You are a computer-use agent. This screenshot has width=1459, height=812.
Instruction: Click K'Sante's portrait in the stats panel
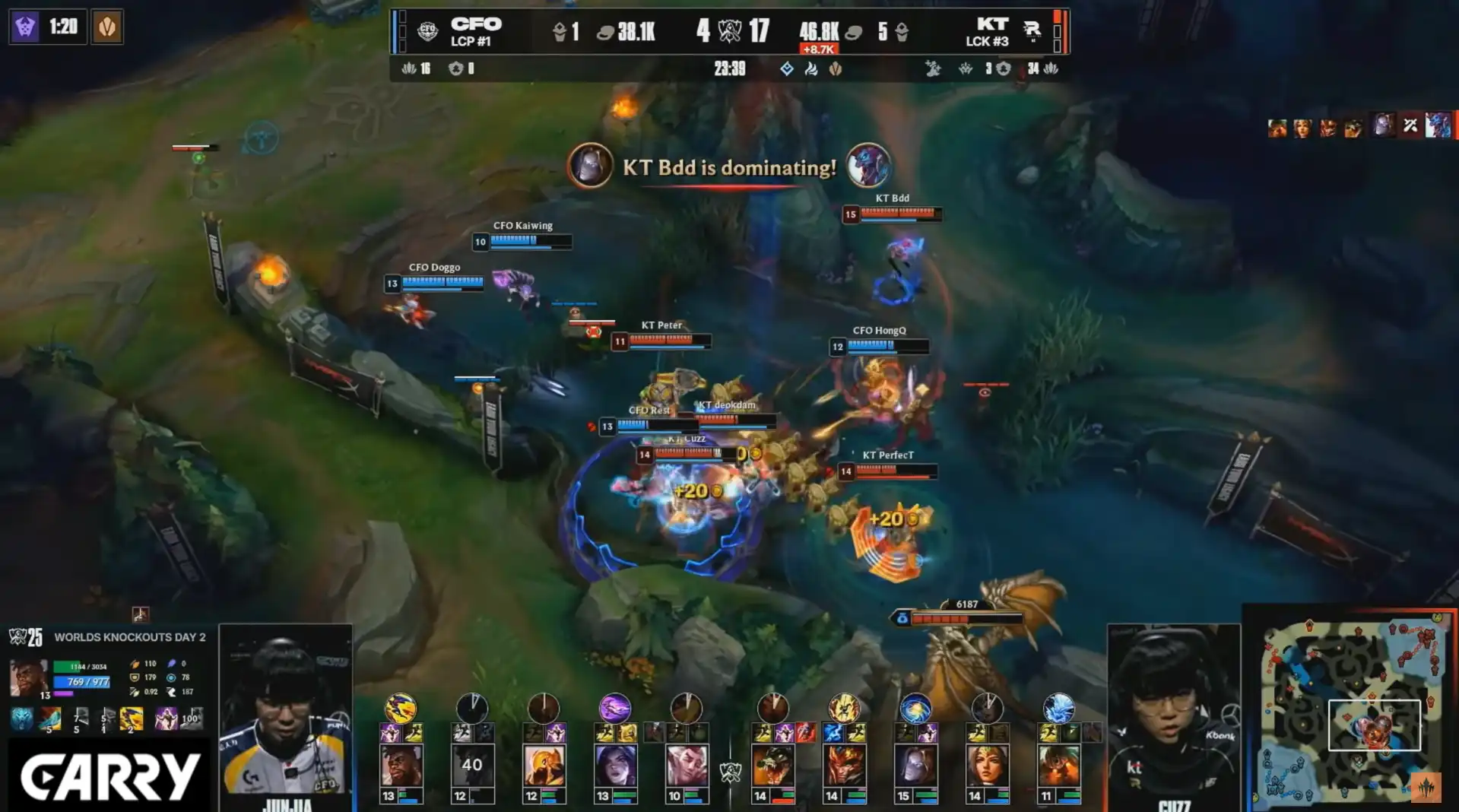[x=28, y=677]
